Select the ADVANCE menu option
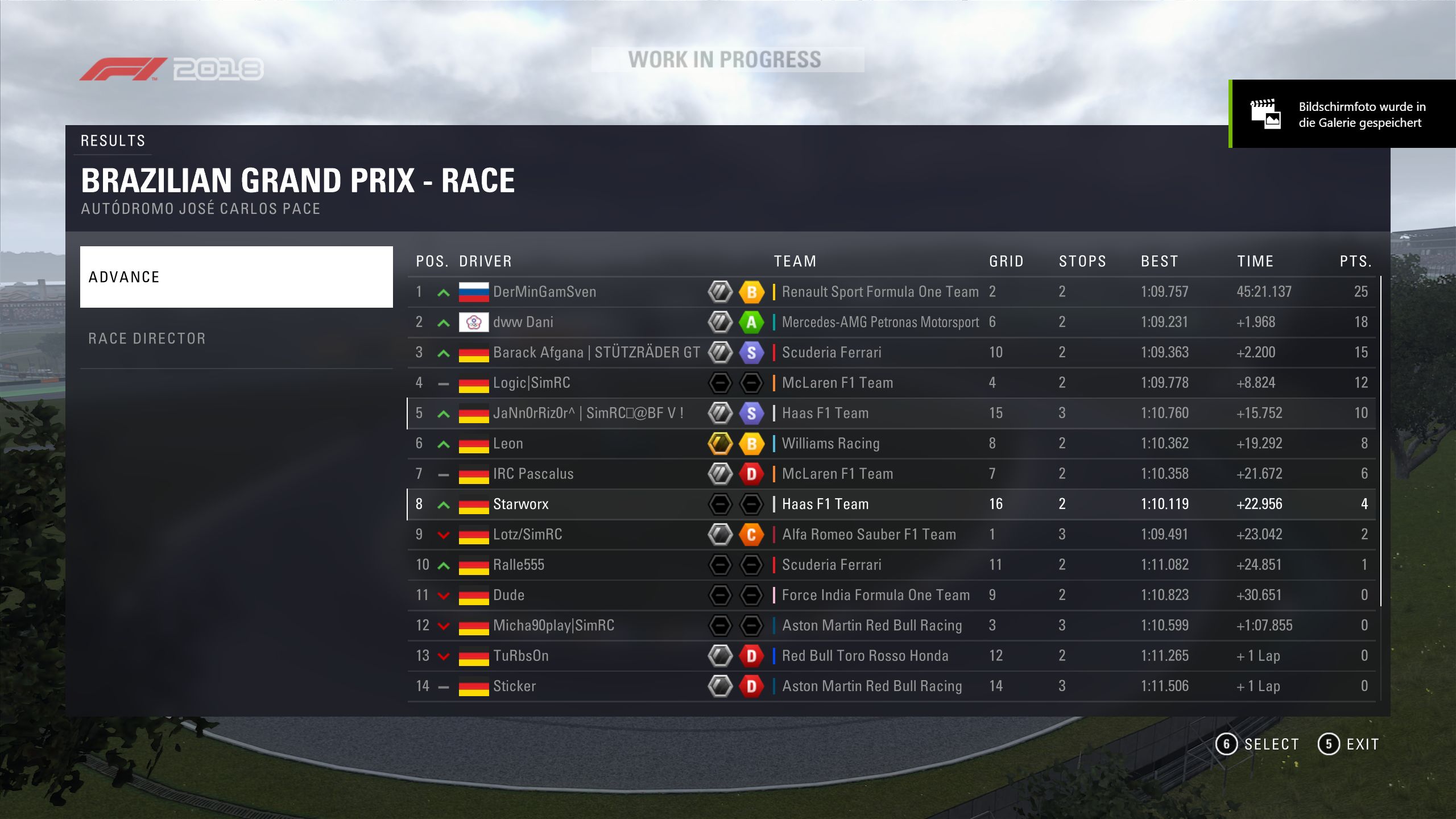This screenshot has height=819, width=1456. [236, 277]
